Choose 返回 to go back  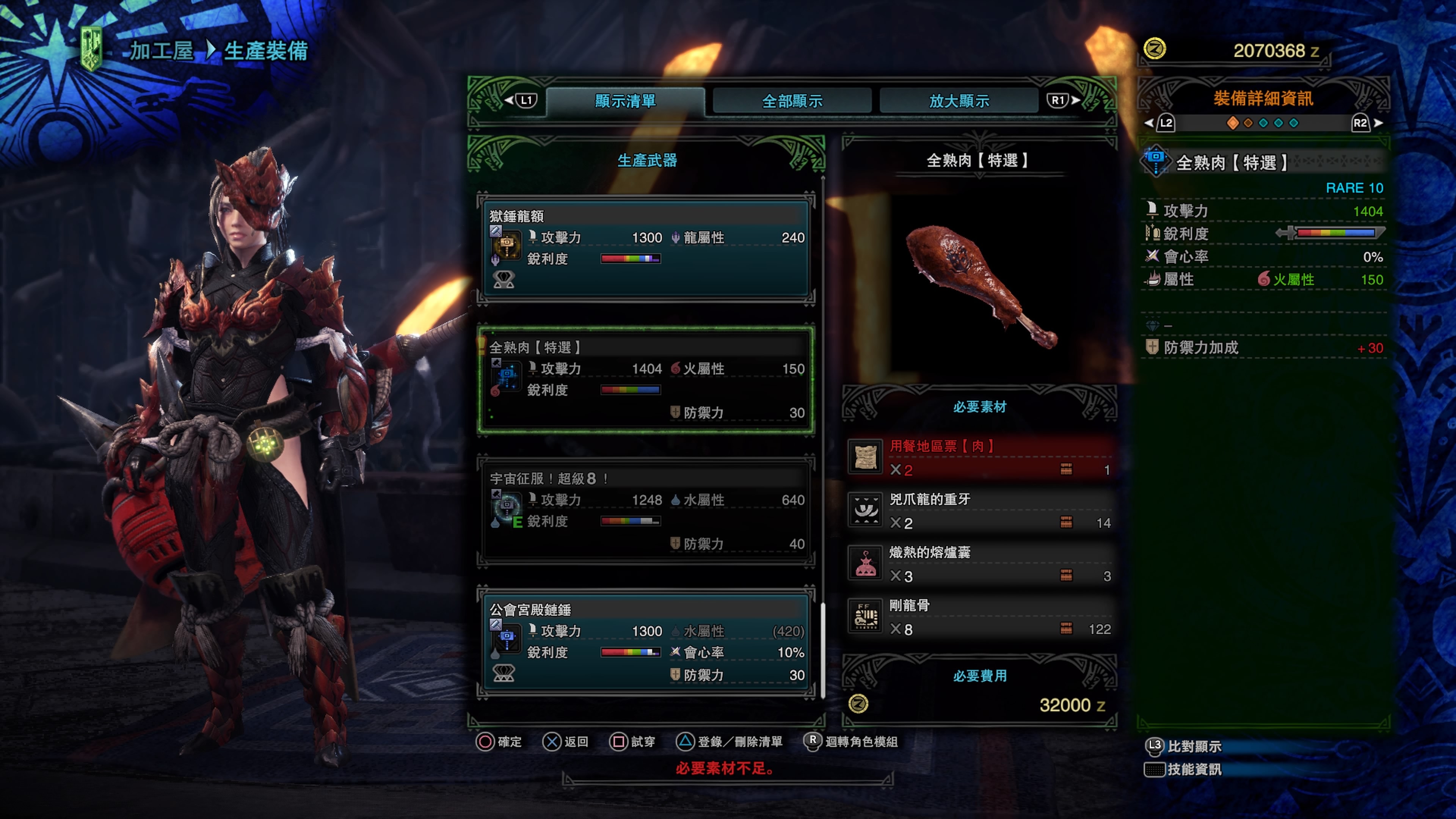coord(566,742)
